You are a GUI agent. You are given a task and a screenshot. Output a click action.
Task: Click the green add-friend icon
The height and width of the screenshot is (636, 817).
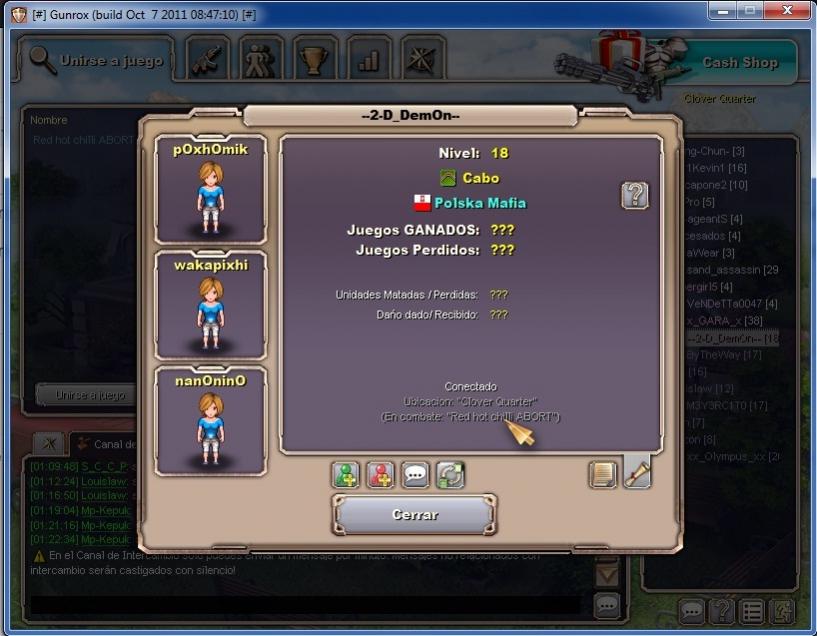pyautogui.click(x=346, y=475)
